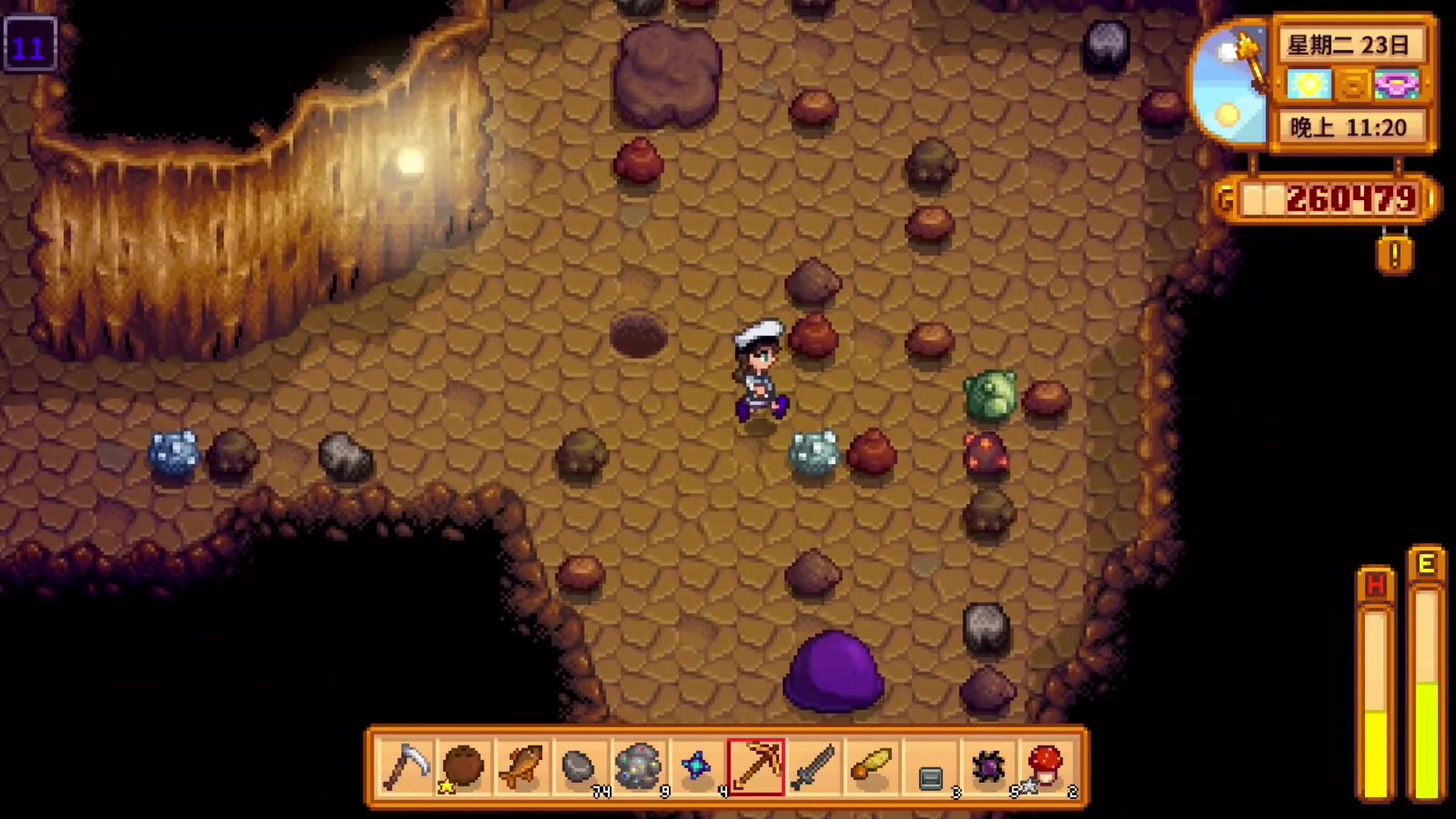Select the scythe in the hotbar
Screen dimensions: 1456x819
[x=406, y=767]
